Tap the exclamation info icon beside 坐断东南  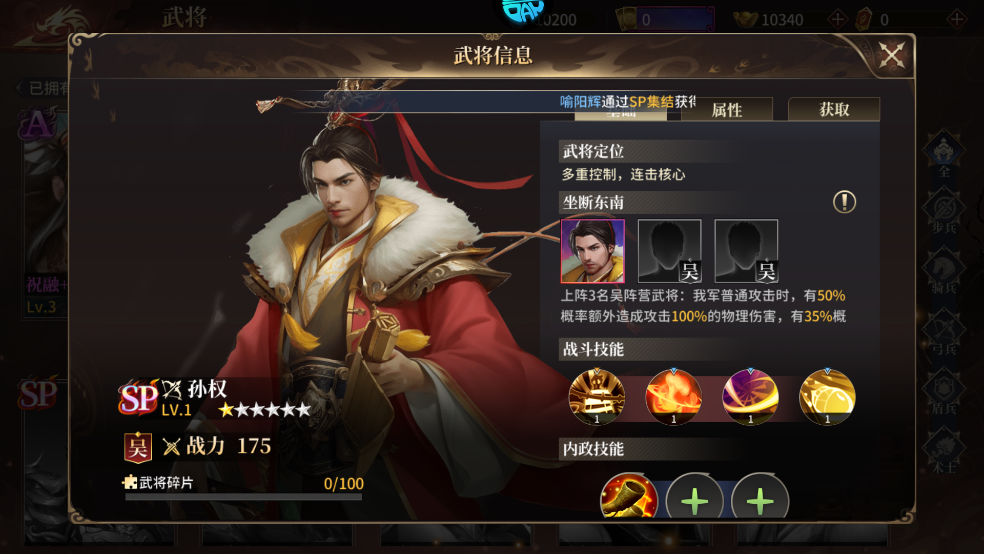[x=845, y=202]
